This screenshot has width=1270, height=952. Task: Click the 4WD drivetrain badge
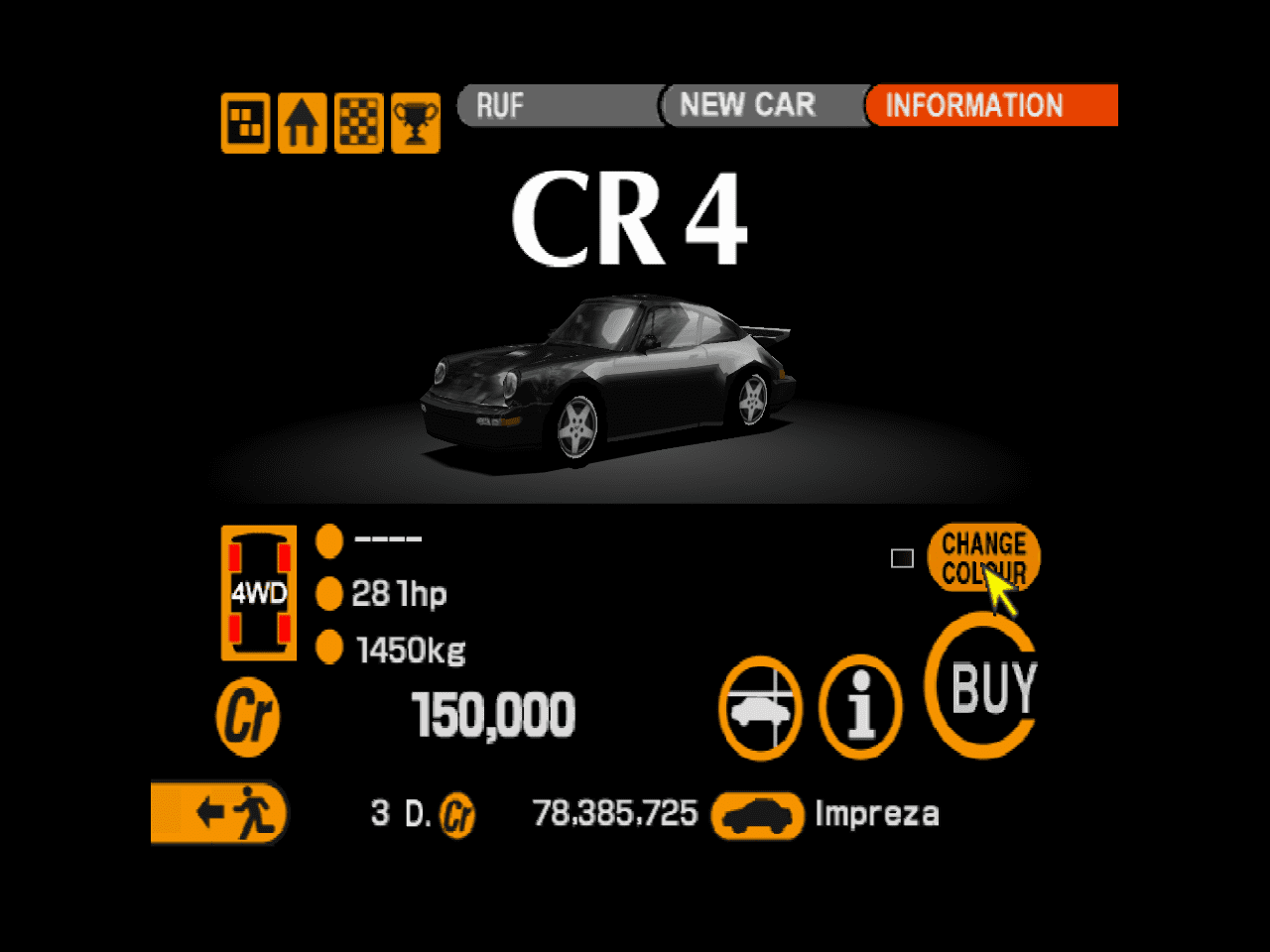click(257, 593)
